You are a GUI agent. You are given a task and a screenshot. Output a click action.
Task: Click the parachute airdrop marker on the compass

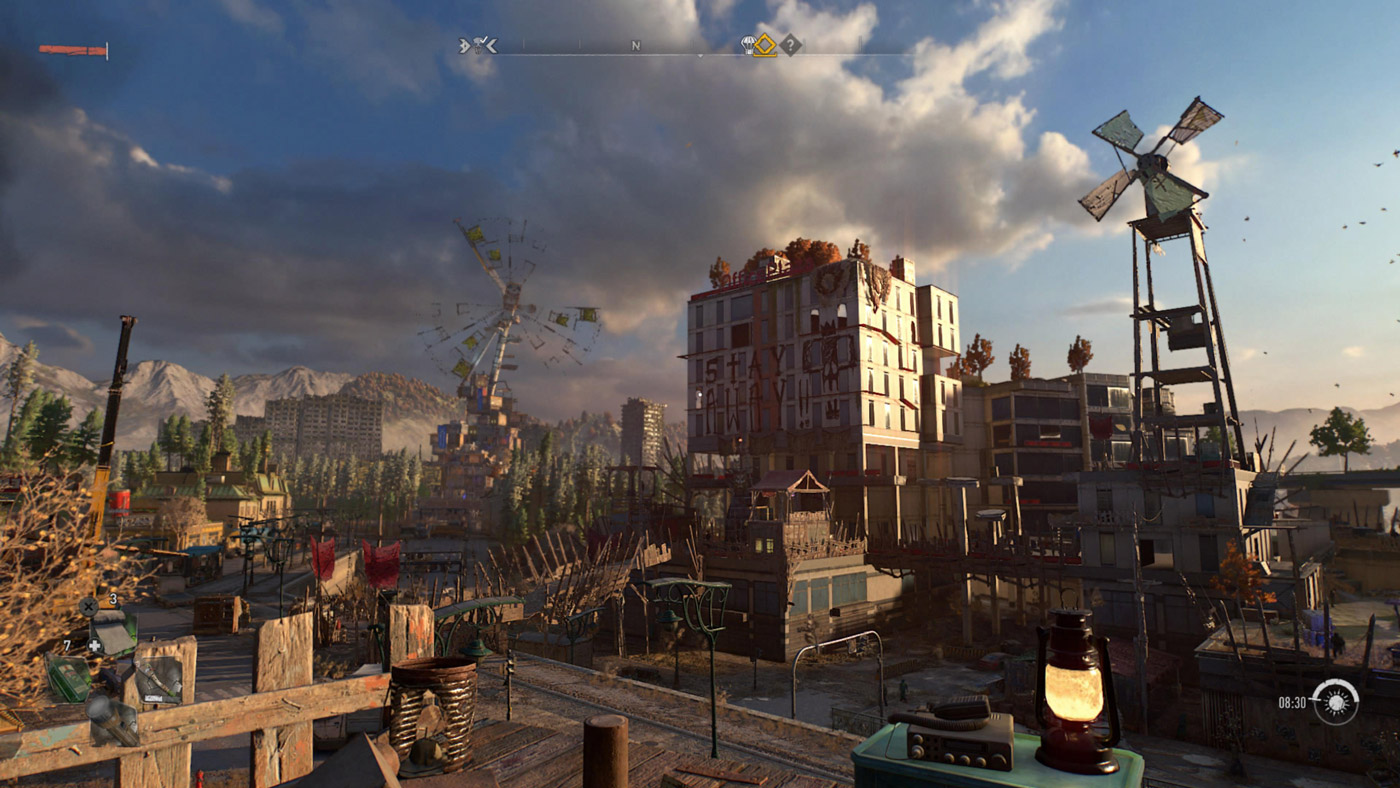tap(748, 44)
